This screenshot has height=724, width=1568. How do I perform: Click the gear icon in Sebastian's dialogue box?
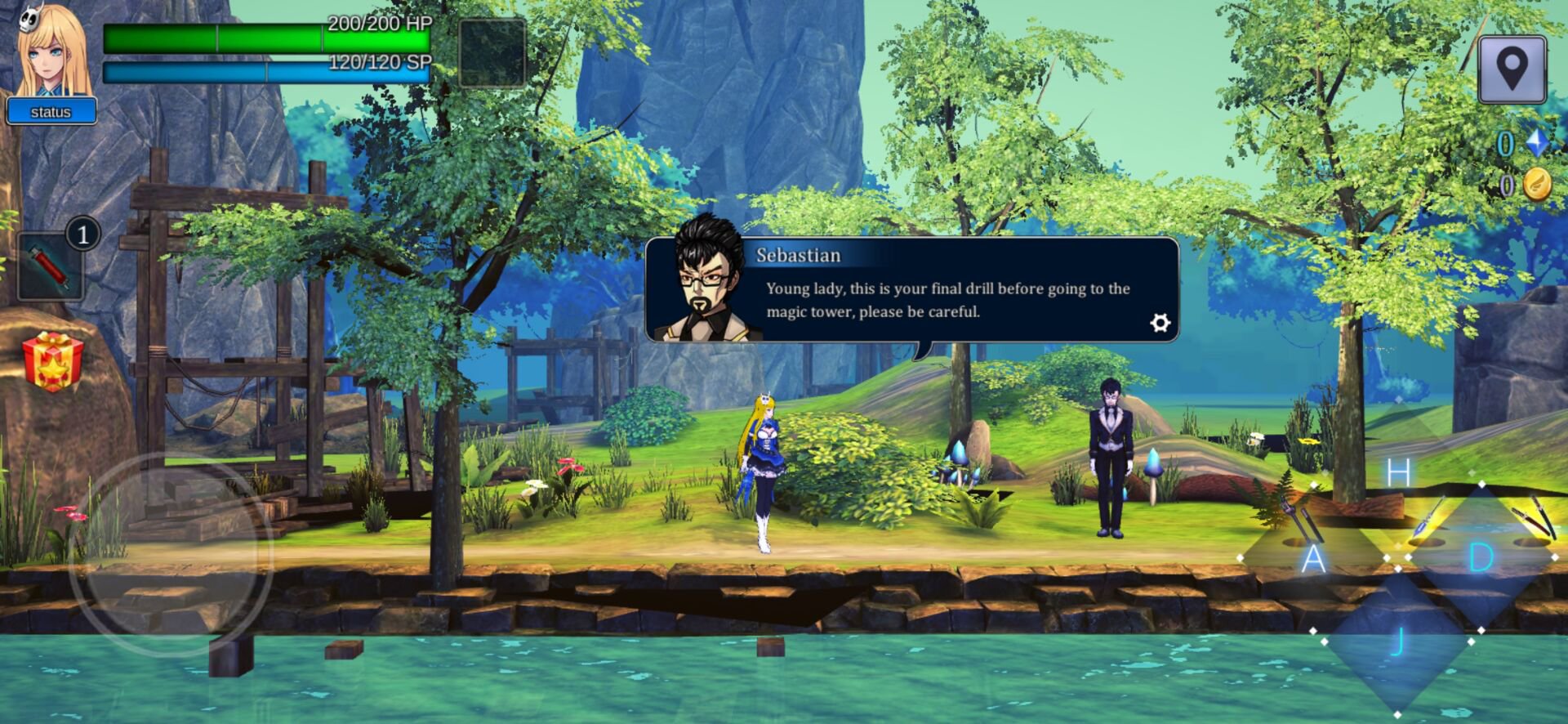pos(1160,323)
